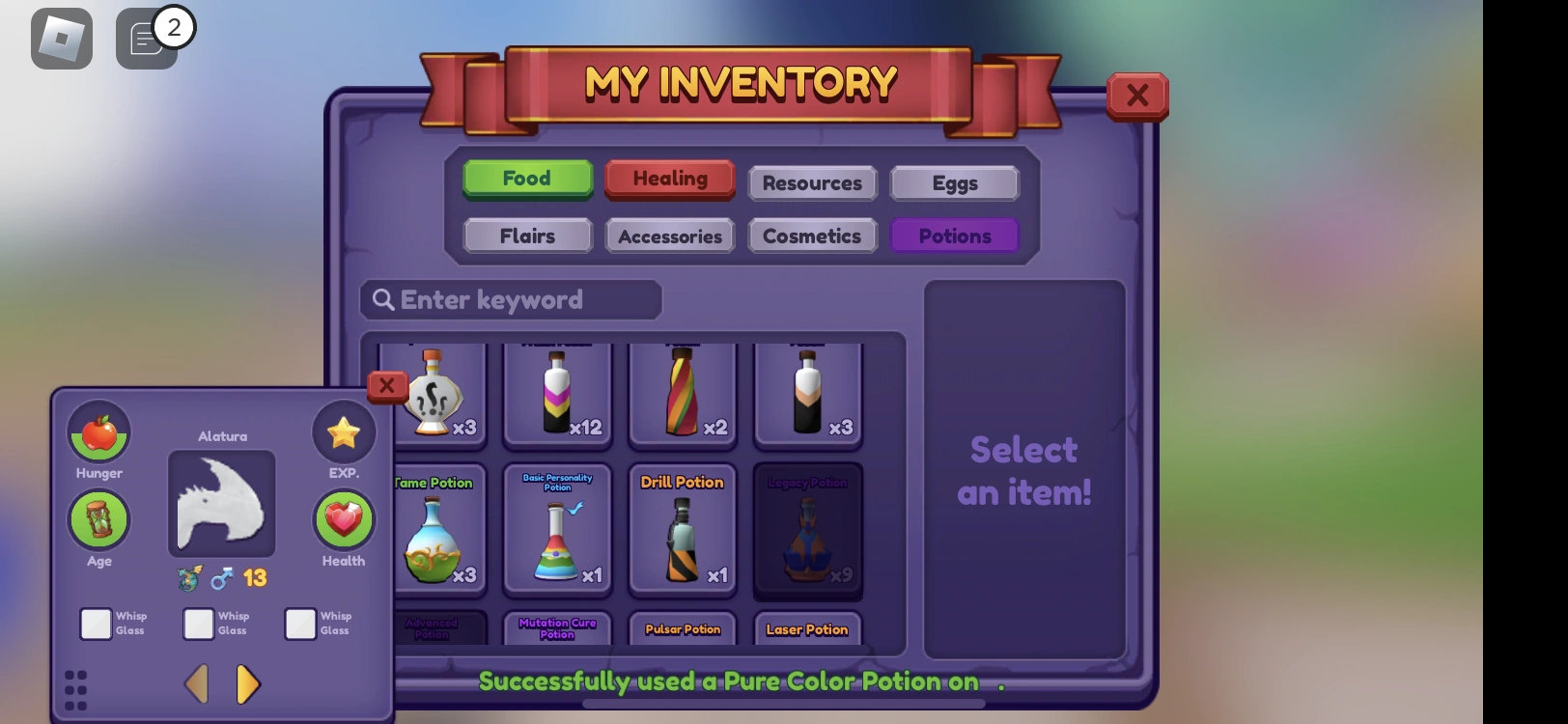
Task: Click the Hunger apple icon
Action: [x=98, y=432]
